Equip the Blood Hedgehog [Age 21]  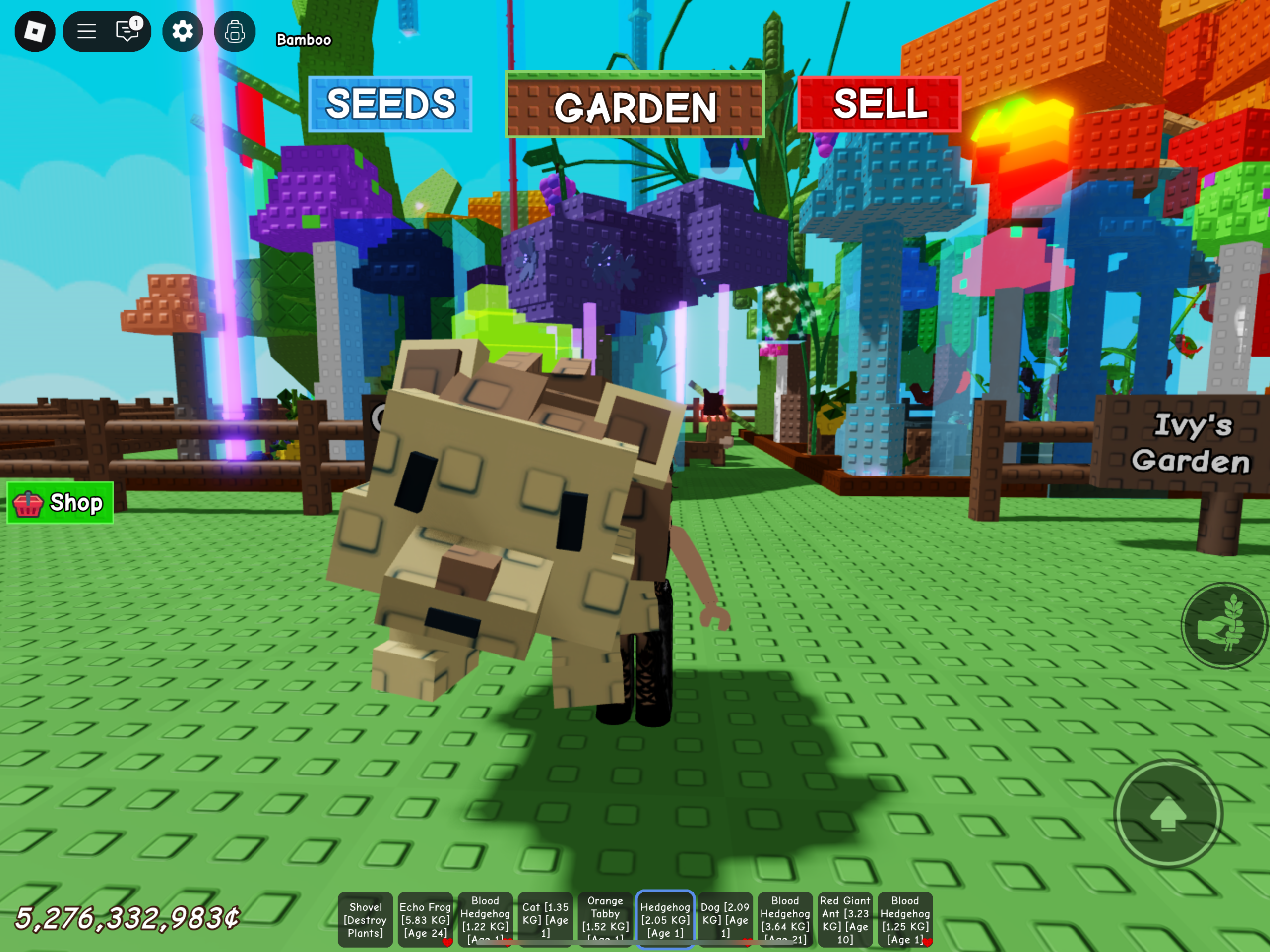(785, 918)
